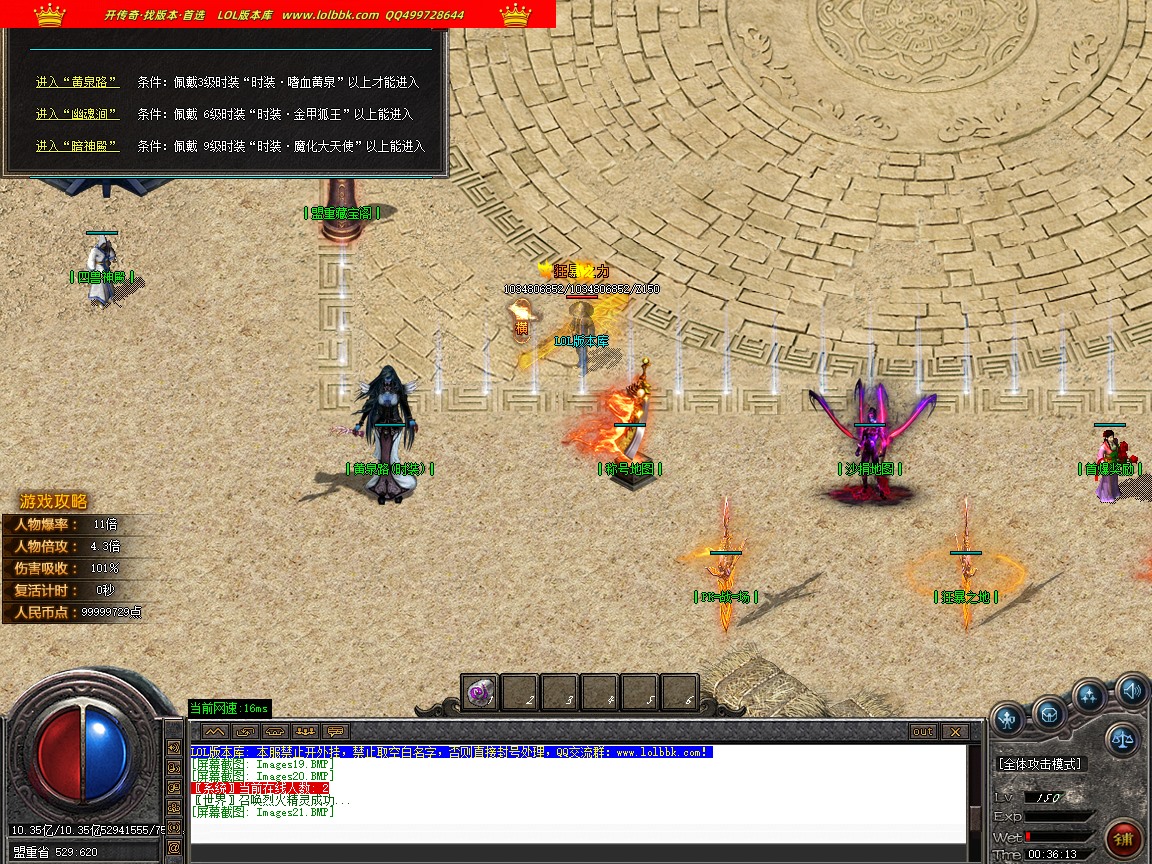Open the red 铺 shop button

1125,837
